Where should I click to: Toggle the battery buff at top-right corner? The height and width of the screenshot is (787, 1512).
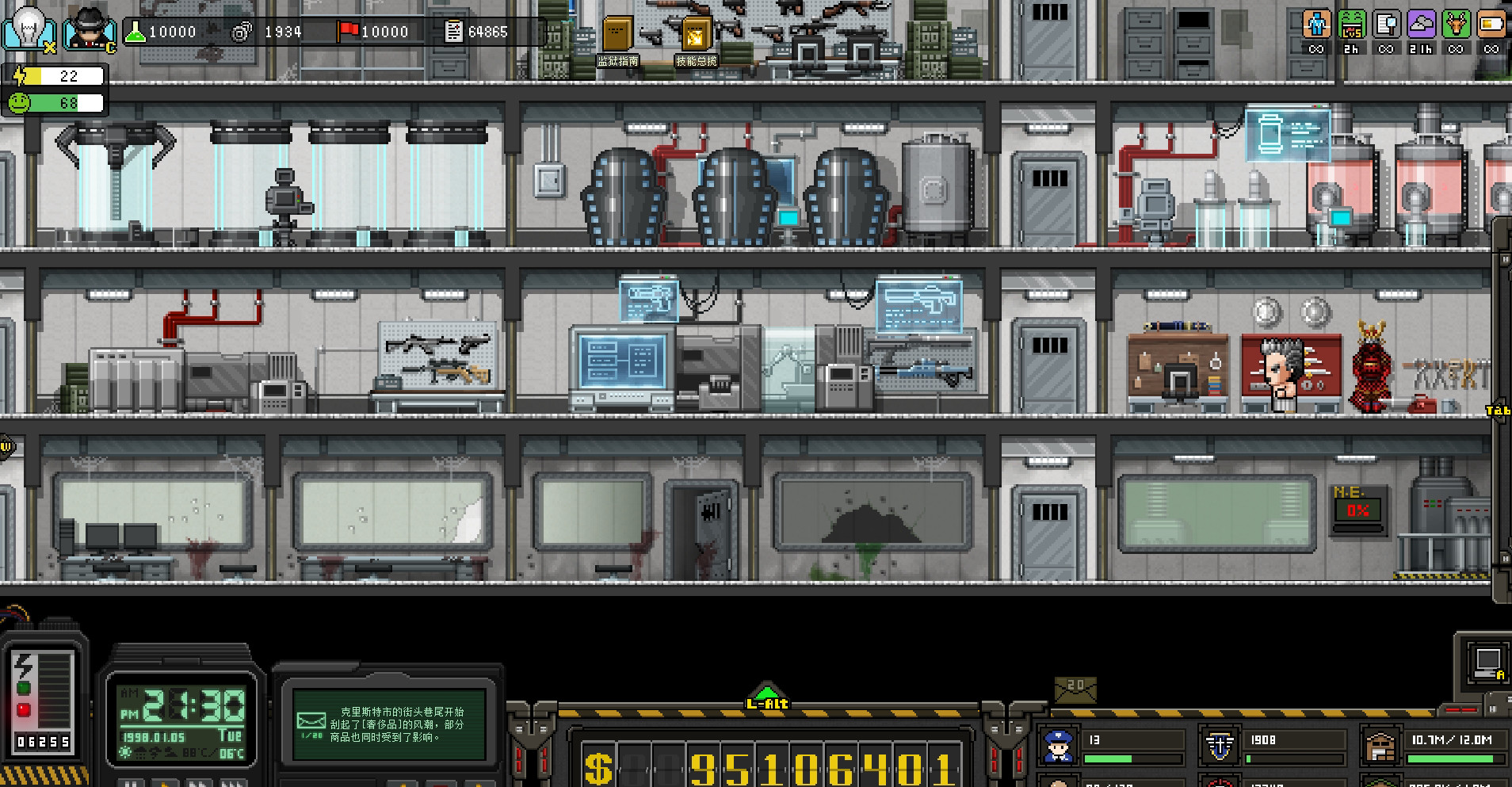tap(1491, 25)
